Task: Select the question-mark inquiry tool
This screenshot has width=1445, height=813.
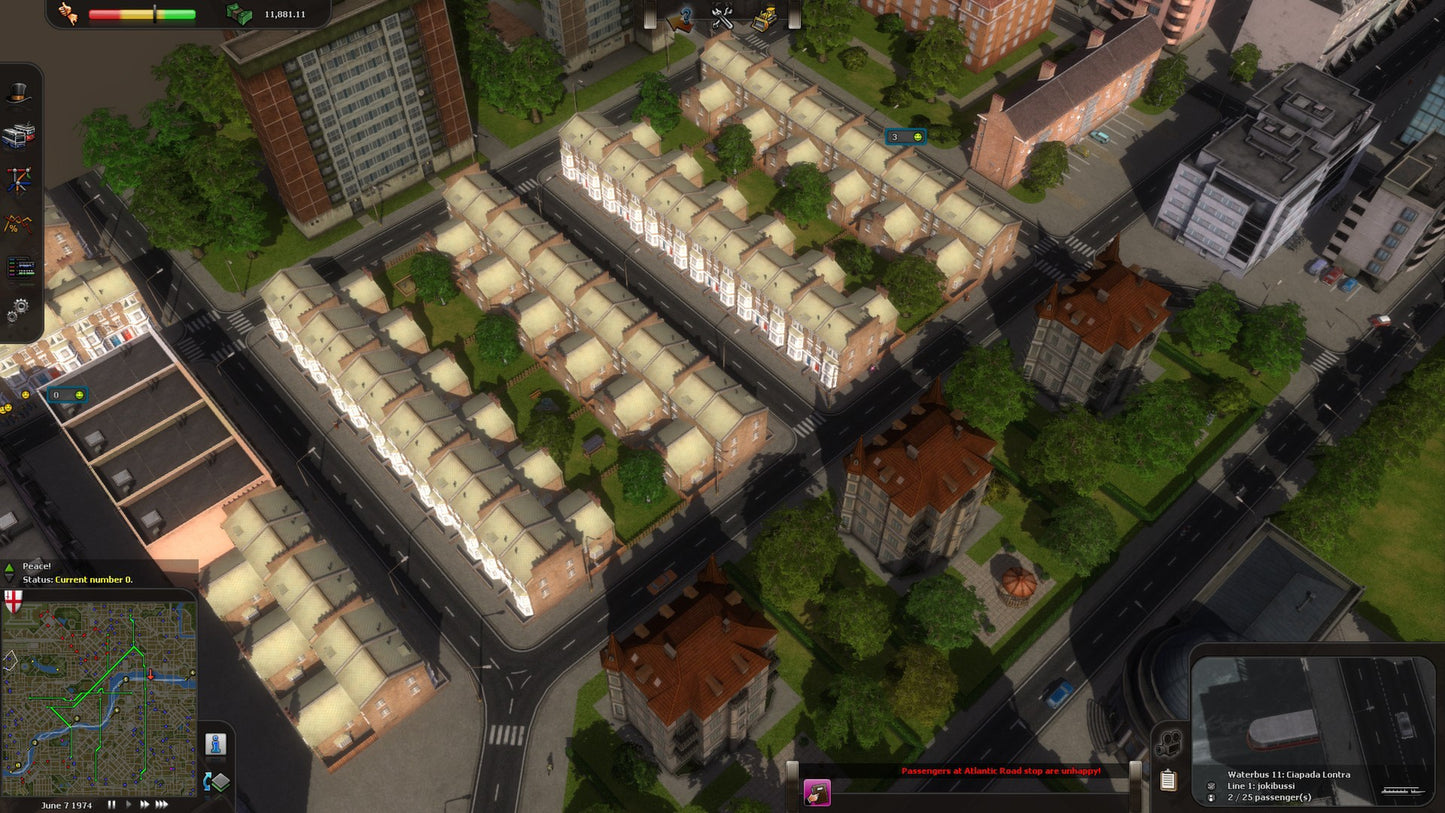Action: click(683, 17)
